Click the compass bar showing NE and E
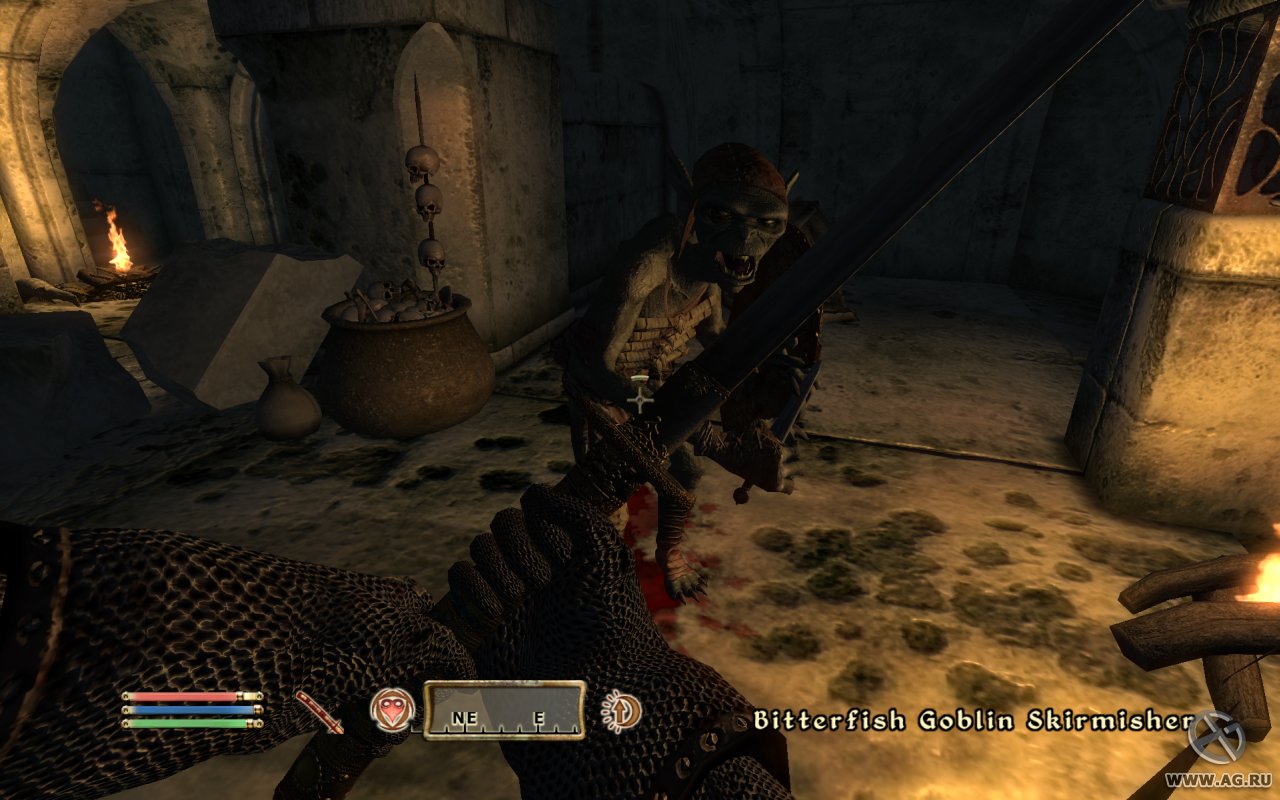Screen dimensions: 1280x800 (x=504, y=710)
